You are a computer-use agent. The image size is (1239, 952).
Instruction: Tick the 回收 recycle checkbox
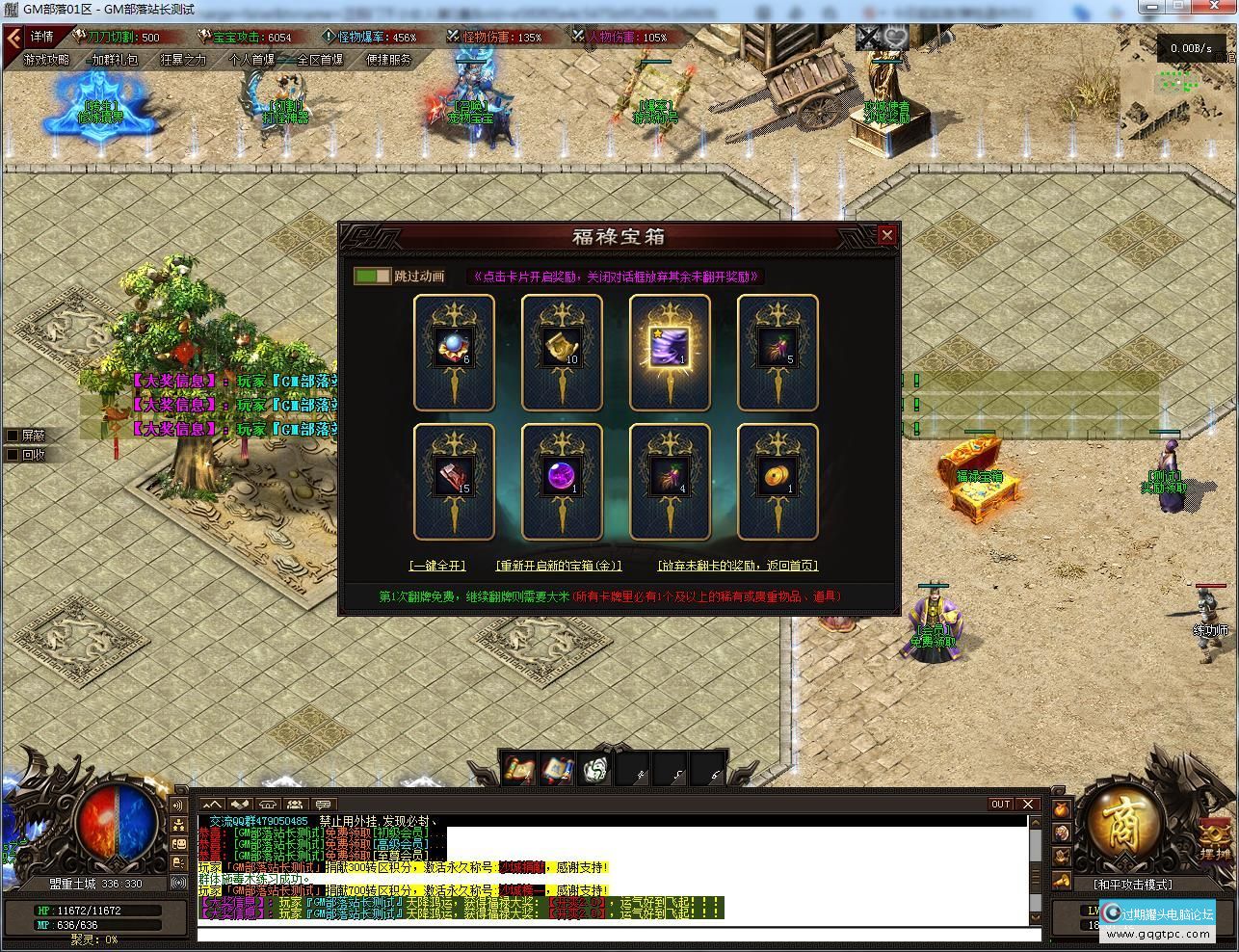[x=13, y=455]
